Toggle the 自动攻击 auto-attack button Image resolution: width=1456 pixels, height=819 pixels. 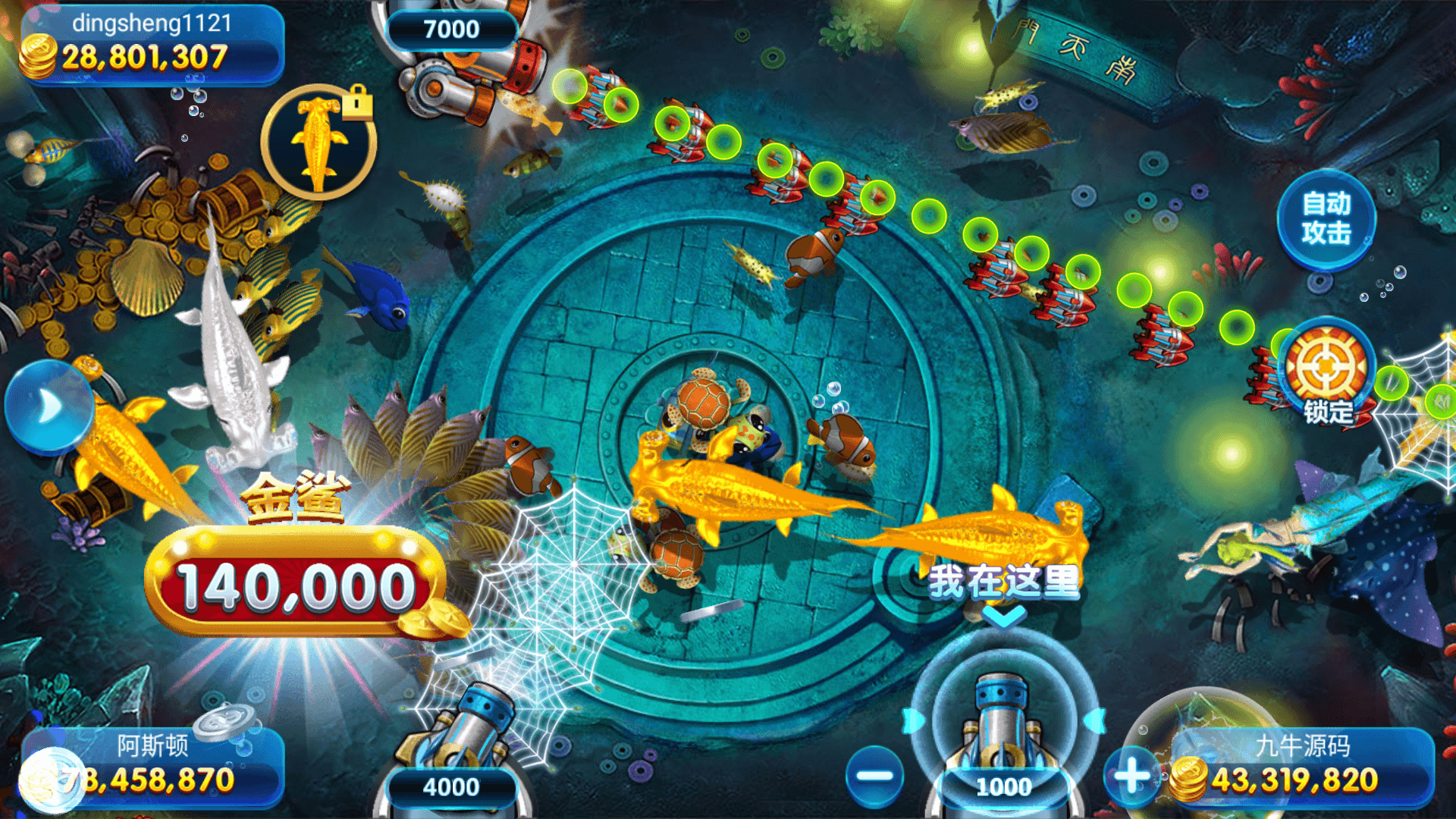coord(1326,218)
